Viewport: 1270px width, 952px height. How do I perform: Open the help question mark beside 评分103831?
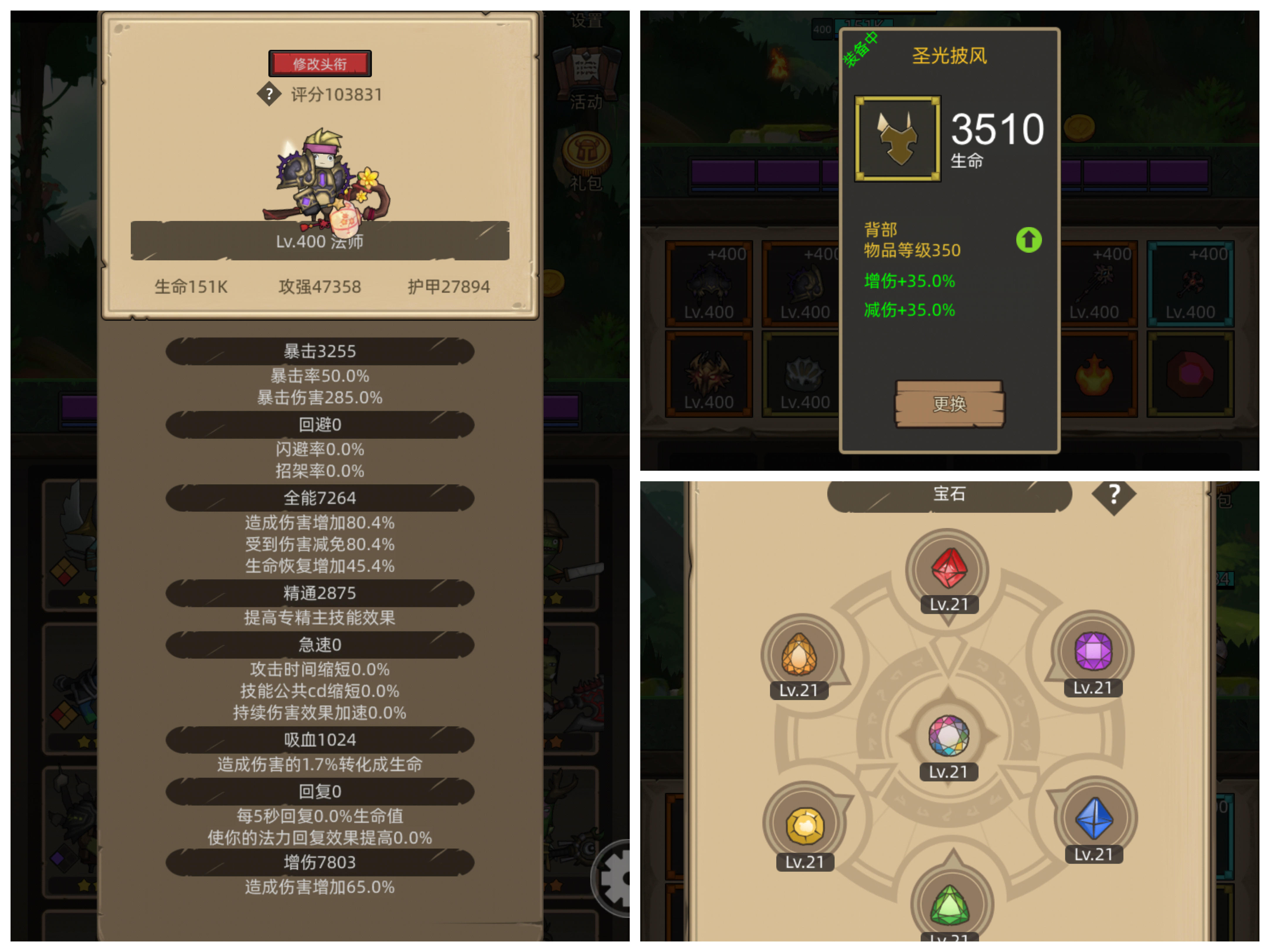tap(269, 95)
